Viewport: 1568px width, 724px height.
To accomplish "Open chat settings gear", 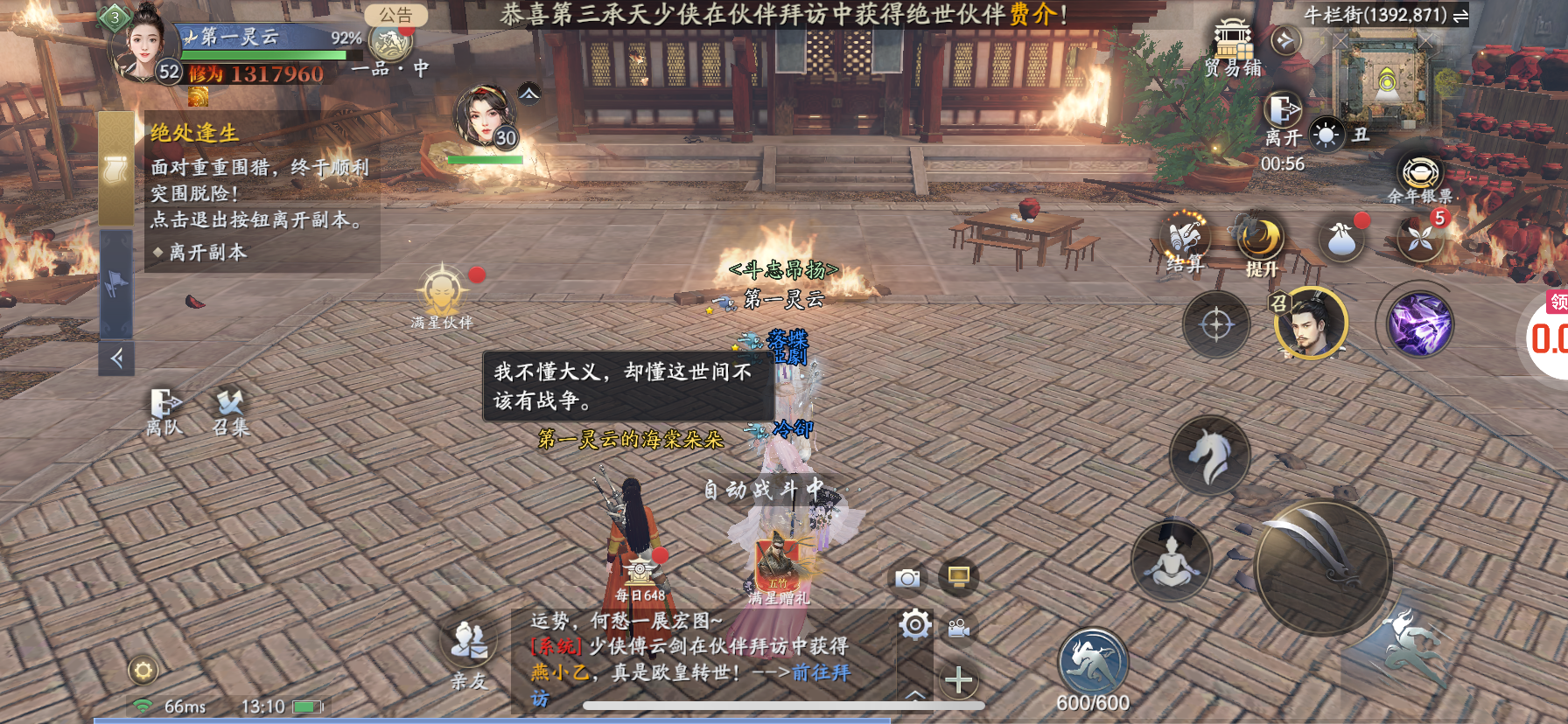I will click(915, 624).
